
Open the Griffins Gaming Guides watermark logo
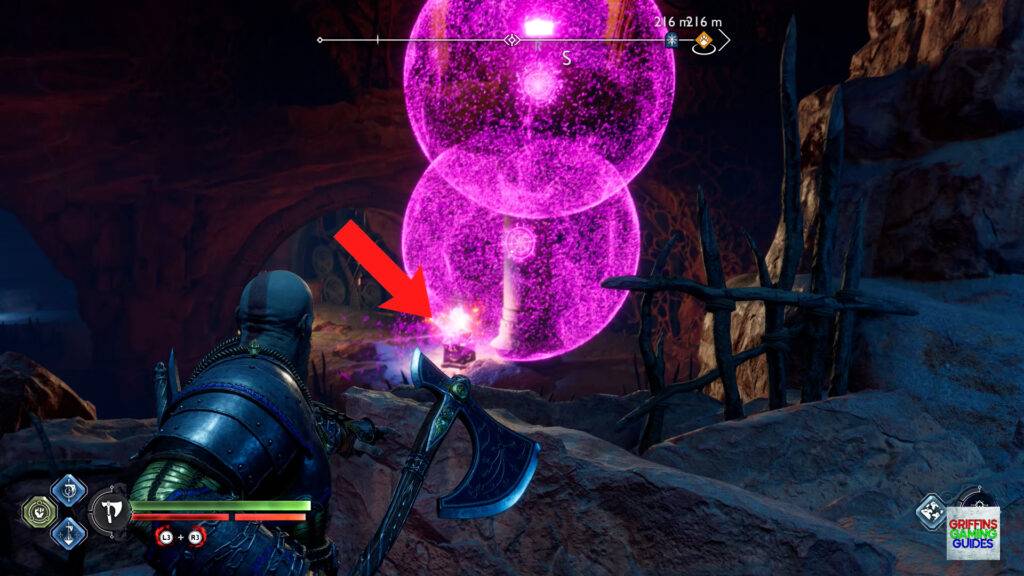(973, 533)
